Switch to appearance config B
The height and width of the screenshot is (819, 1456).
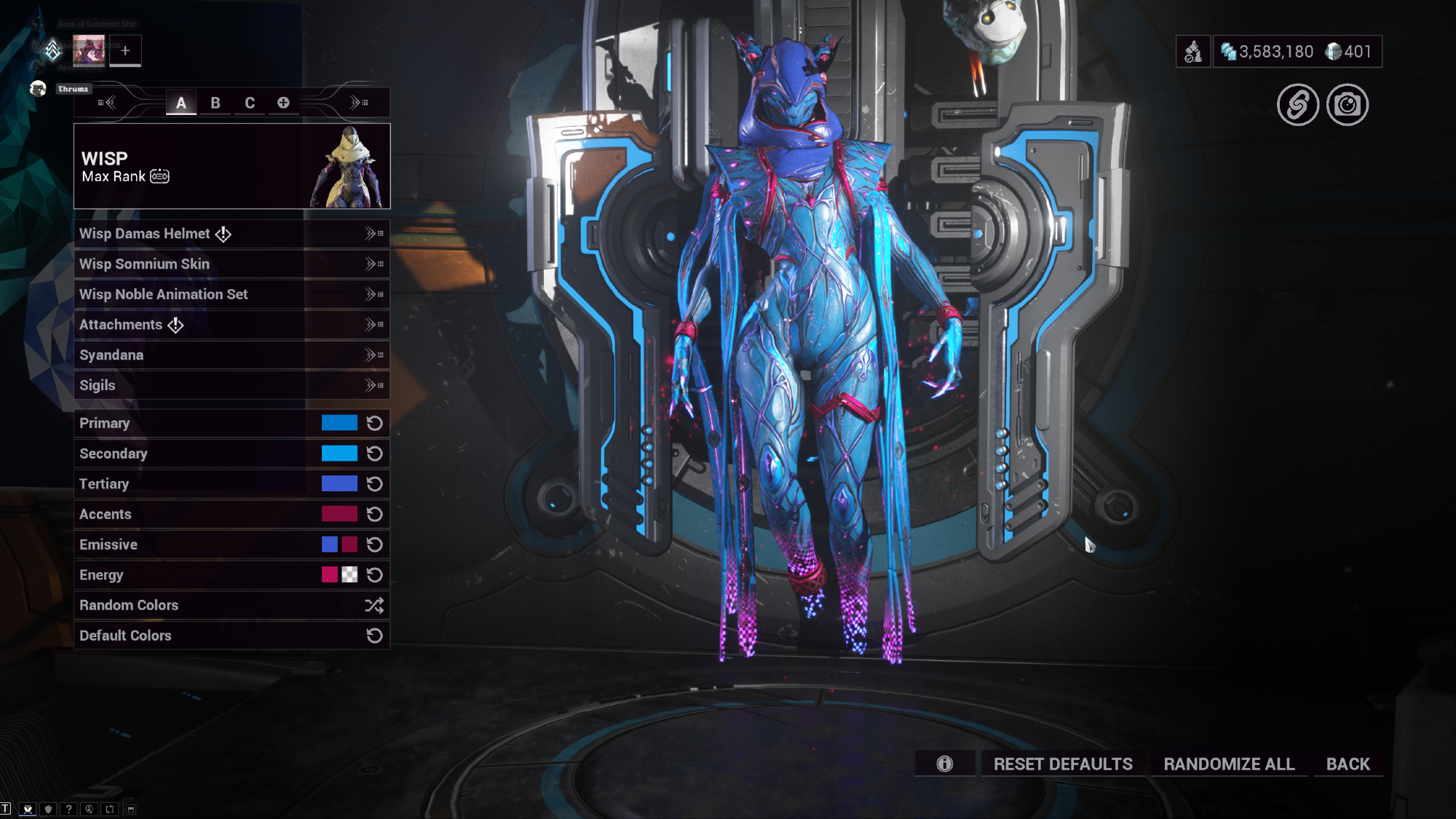[215, 103]
